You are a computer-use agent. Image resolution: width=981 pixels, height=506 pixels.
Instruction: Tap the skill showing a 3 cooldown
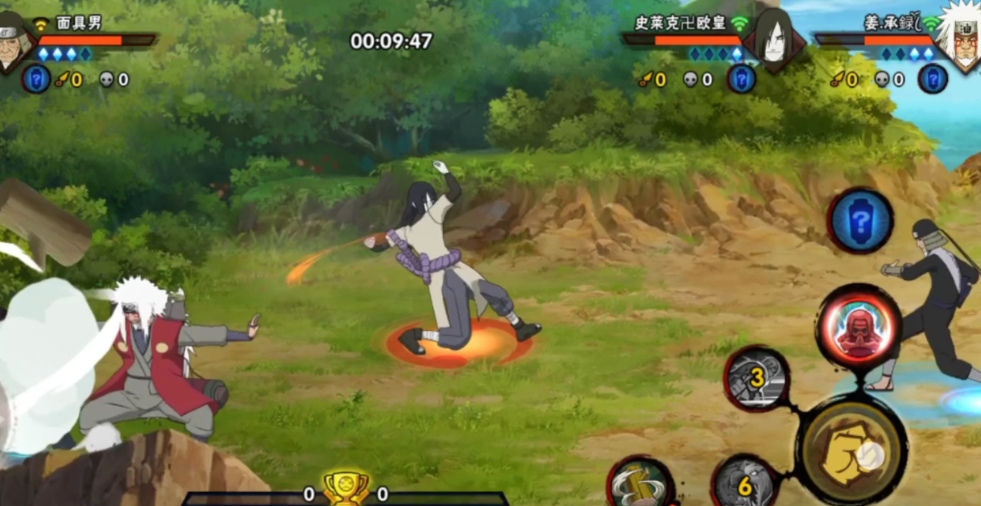tap(757, 378)
